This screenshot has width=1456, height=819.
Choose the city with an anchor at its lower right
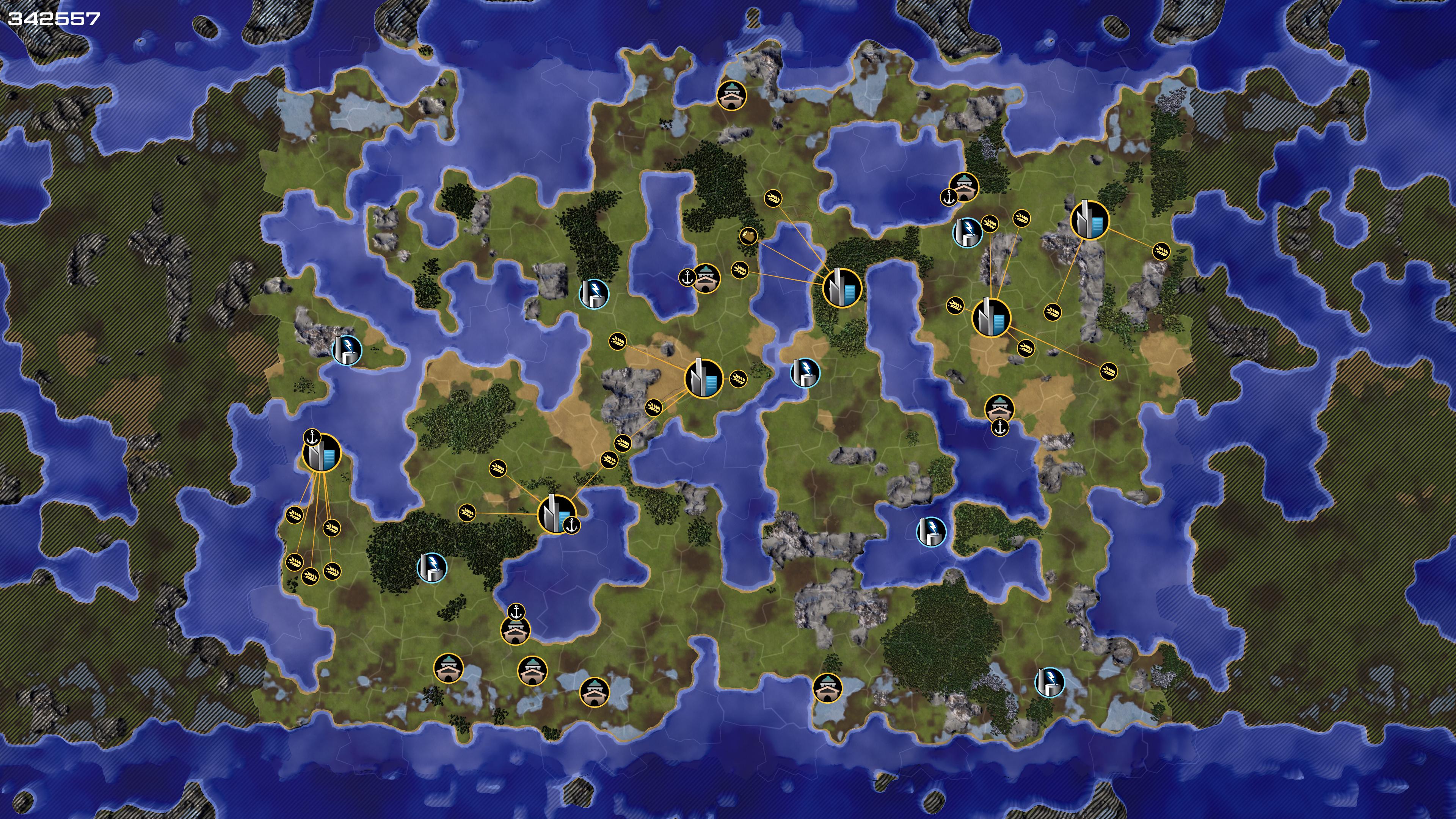click(555, 514)
